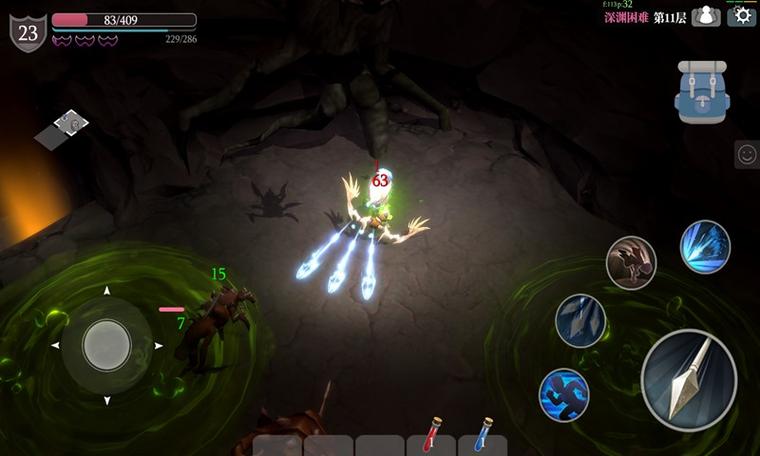Viewport: 760px width, 456px height.
Task: Tap the smiley face emote button
Action: click(746, 154)
